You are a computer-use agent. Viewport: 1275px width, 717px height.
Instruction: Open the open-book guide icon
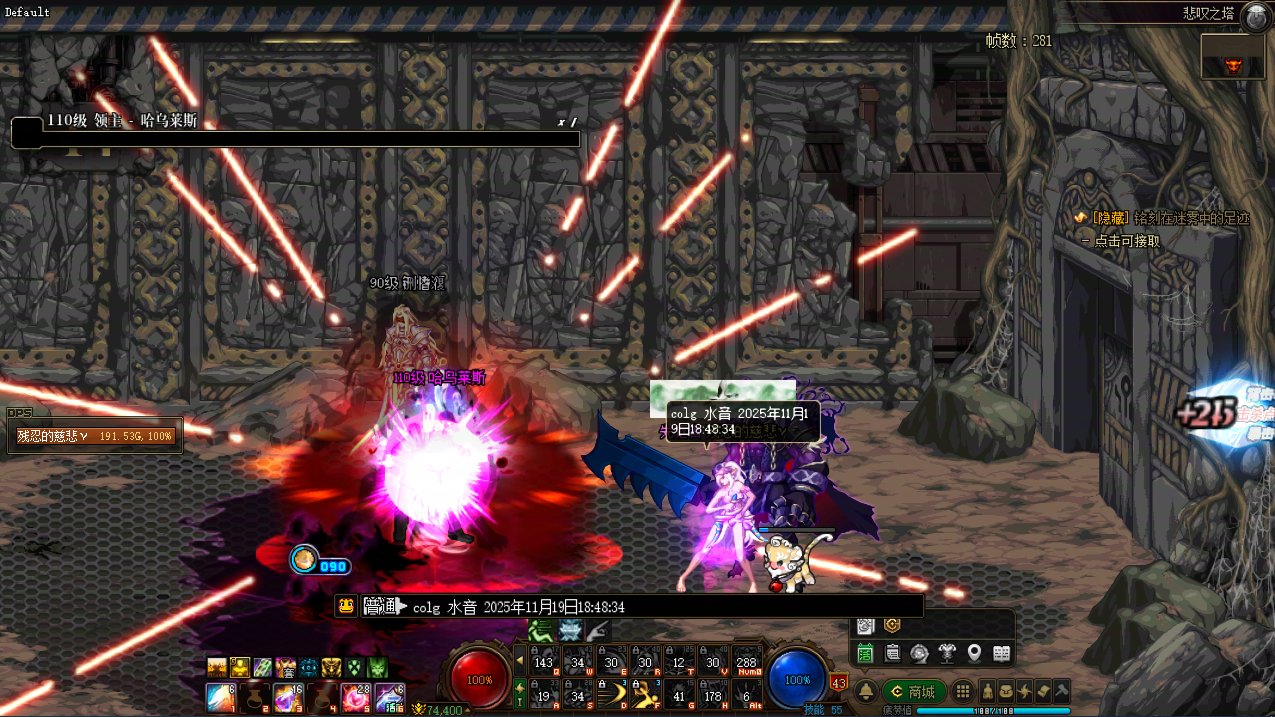(1001, 654)
